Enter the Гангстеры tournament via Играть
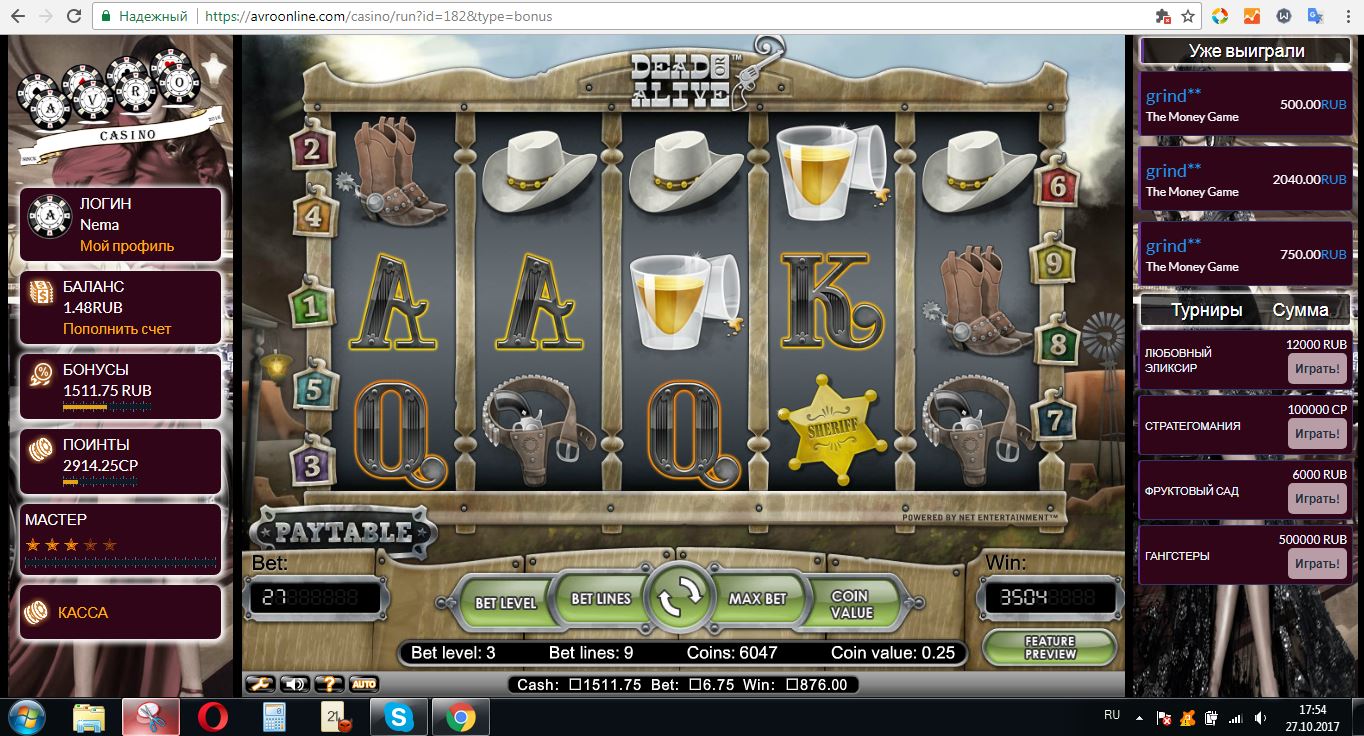 click(x=1316, y=564)
